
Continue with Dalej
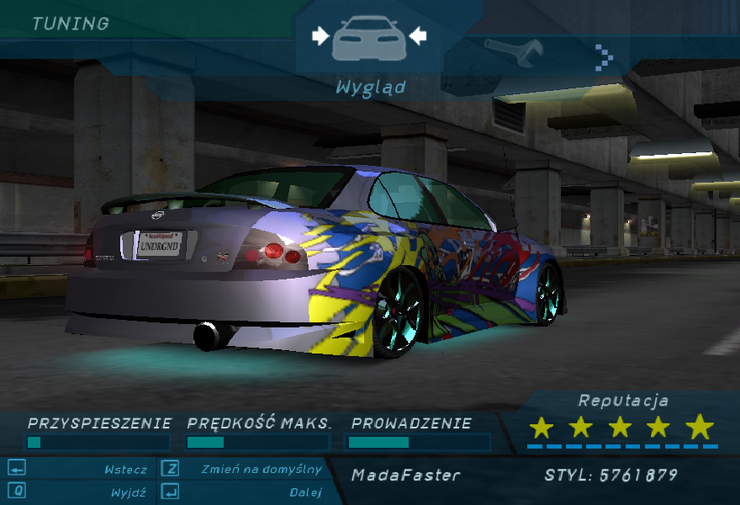point(305,492)
